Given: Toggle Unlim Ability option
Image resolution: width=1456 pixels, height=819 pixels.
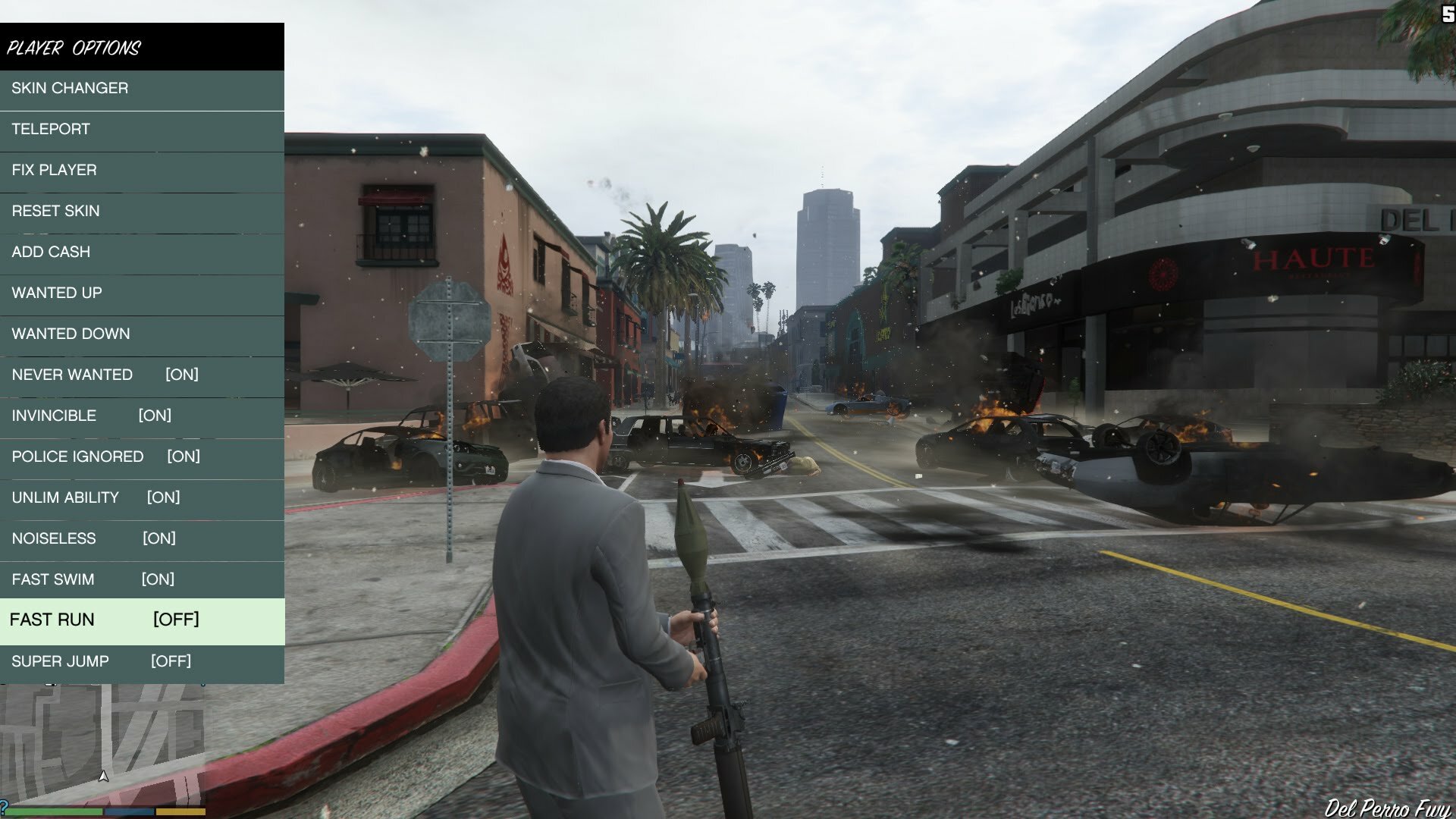Looking at the screenshot, I should click(142, 498).
